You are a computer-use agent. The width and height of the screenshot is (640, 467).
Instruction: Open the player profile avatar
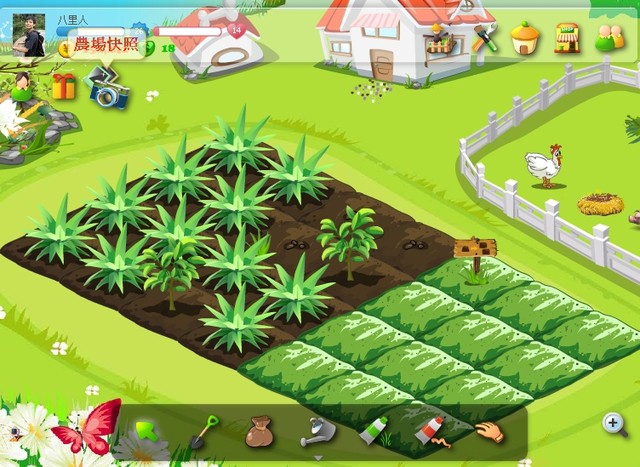point(29,37)
